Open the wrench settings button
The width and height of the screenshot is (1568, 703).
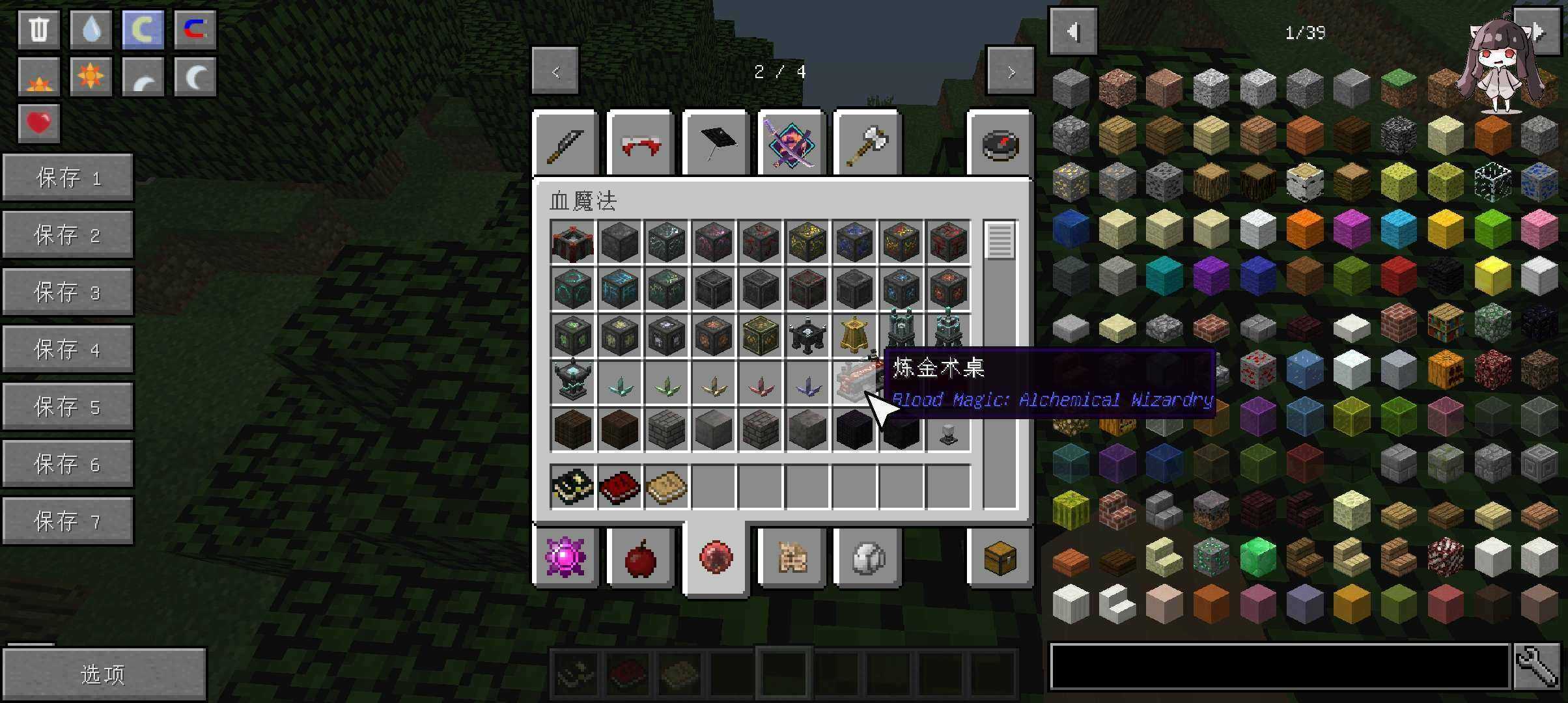(1537, 667)
